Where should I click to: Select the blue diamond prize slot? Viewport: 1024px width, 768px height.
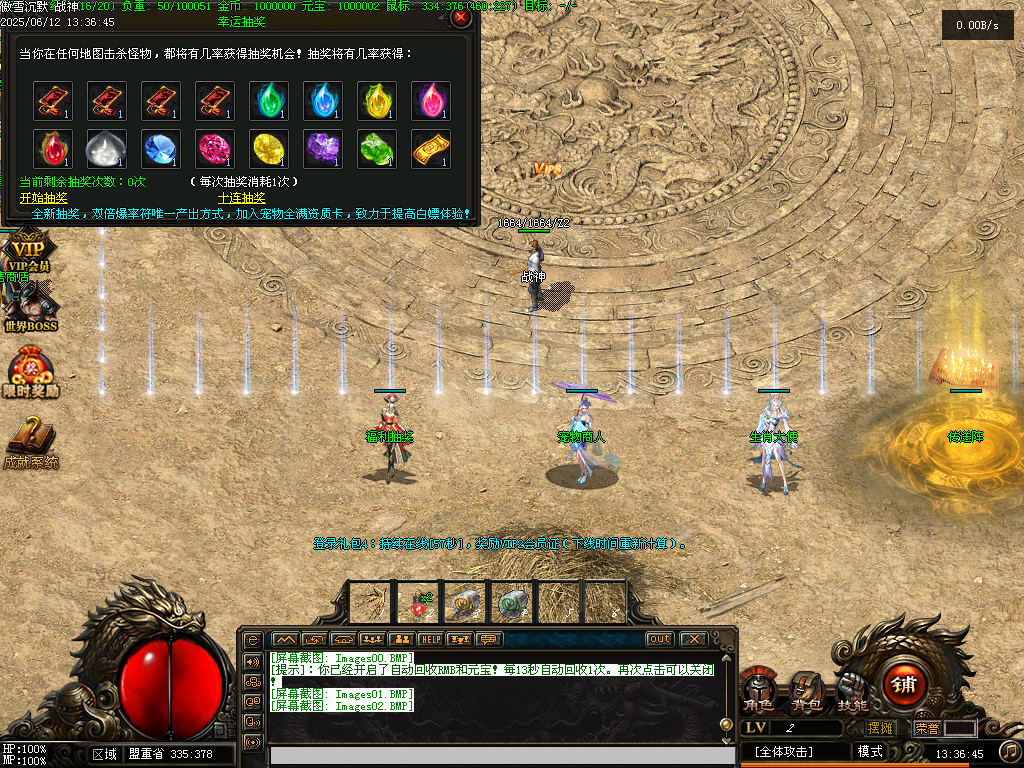pos(161,148)
